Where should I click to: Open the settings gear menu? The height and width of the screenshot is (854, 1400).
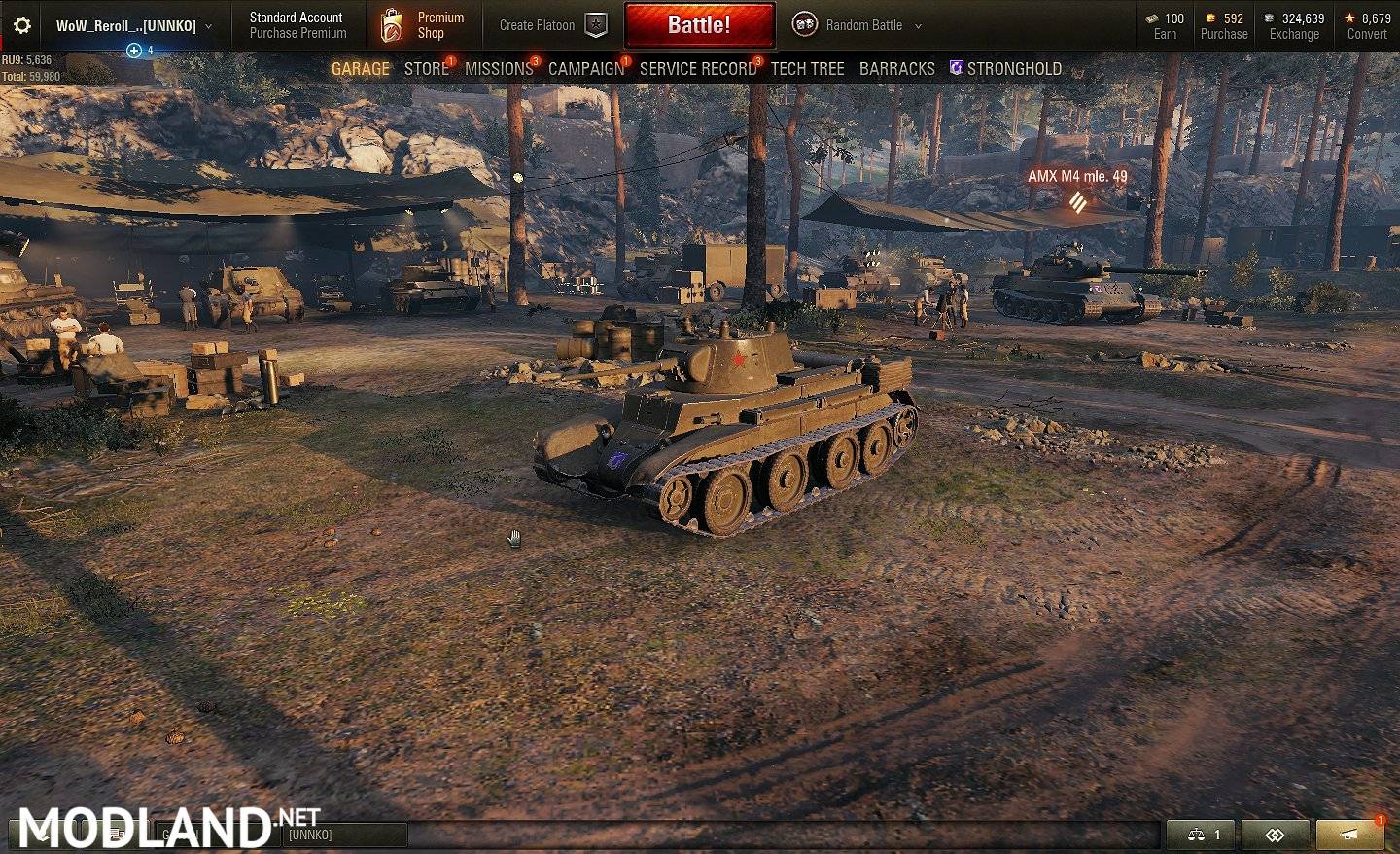point(22,26)
